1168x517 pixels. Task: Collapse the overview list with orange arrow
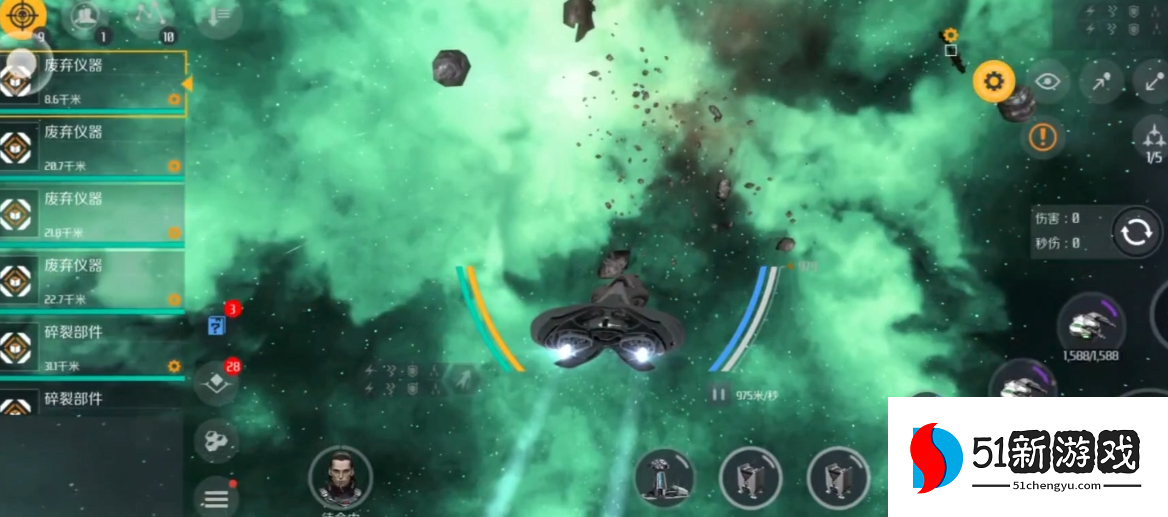tap(187, 84)
